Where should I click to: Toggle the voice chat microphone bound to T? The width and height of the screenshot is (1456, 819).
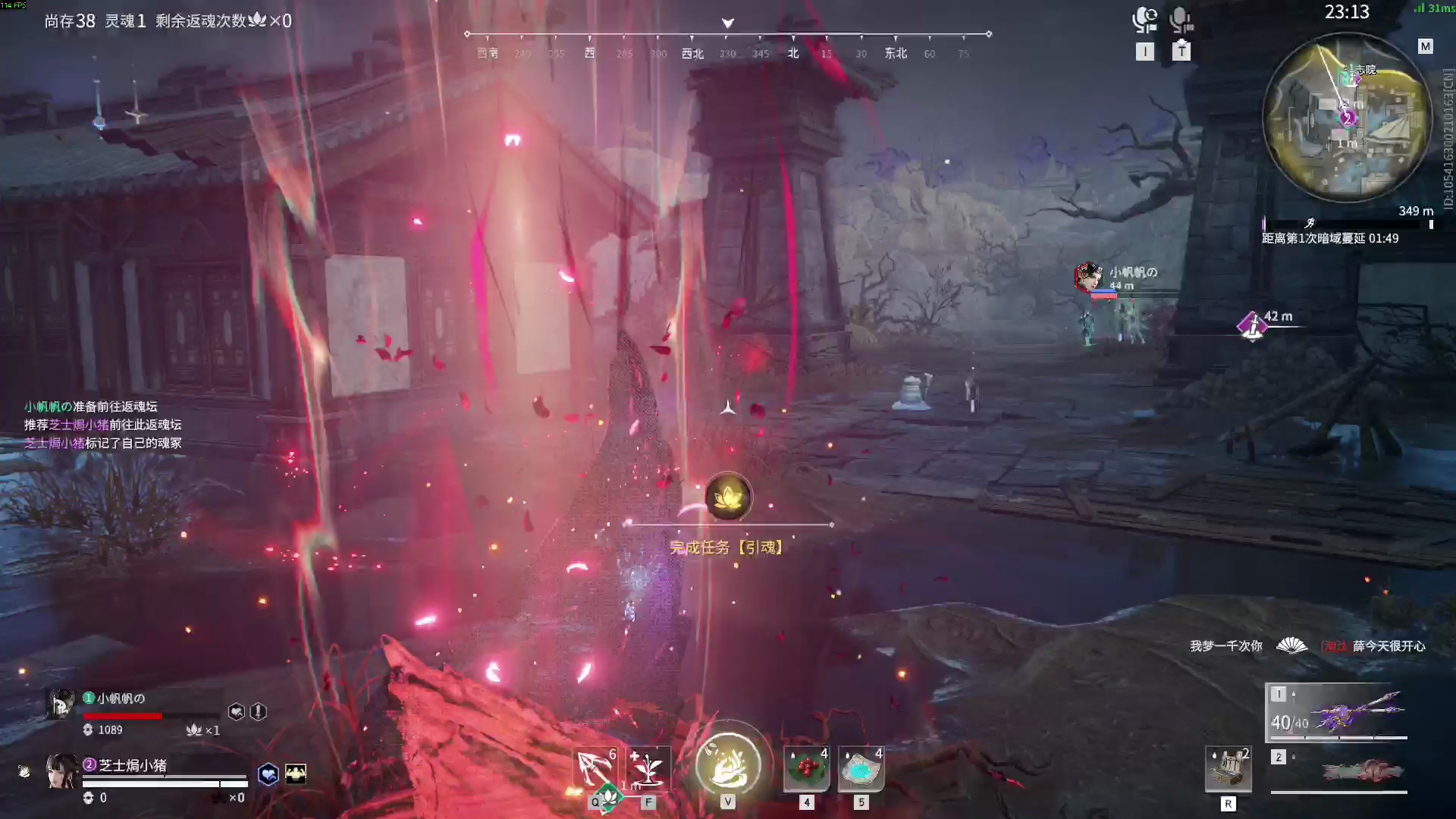tap(1181, 21)
